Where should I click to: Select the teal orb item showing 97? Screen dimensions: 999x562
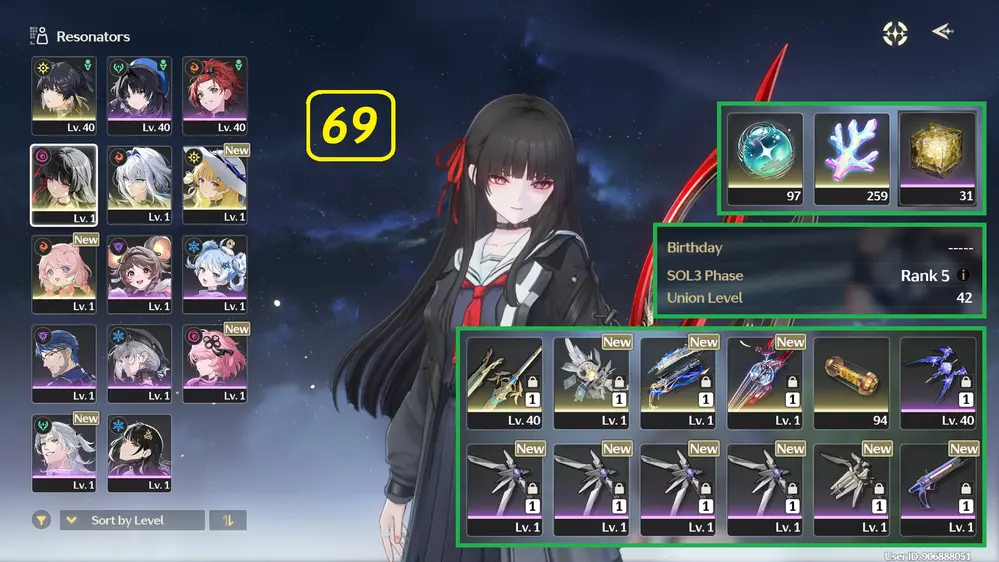765,158
